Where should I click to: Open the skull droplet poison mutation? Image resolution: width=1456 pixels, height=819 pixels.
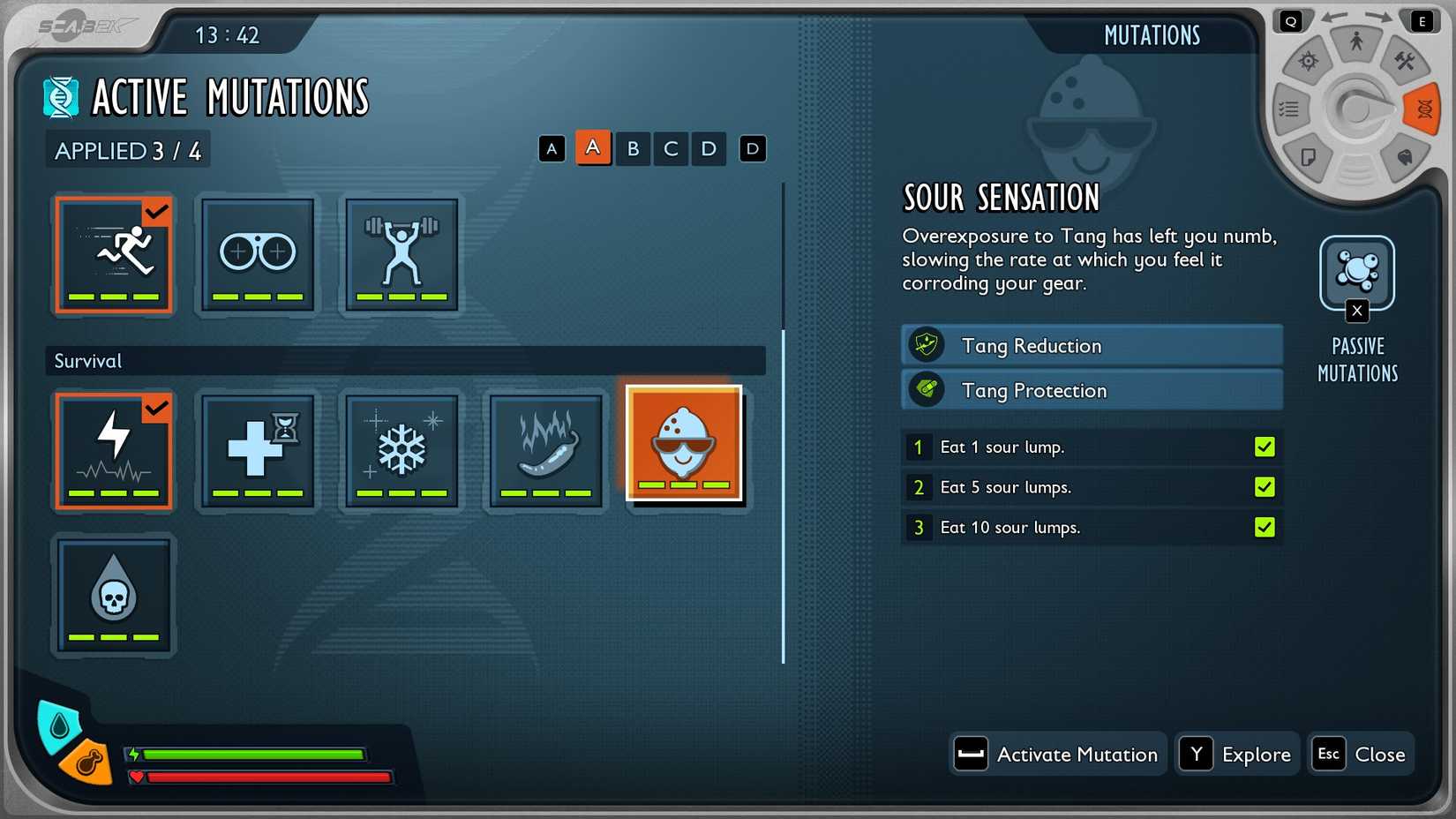(113, 595)
